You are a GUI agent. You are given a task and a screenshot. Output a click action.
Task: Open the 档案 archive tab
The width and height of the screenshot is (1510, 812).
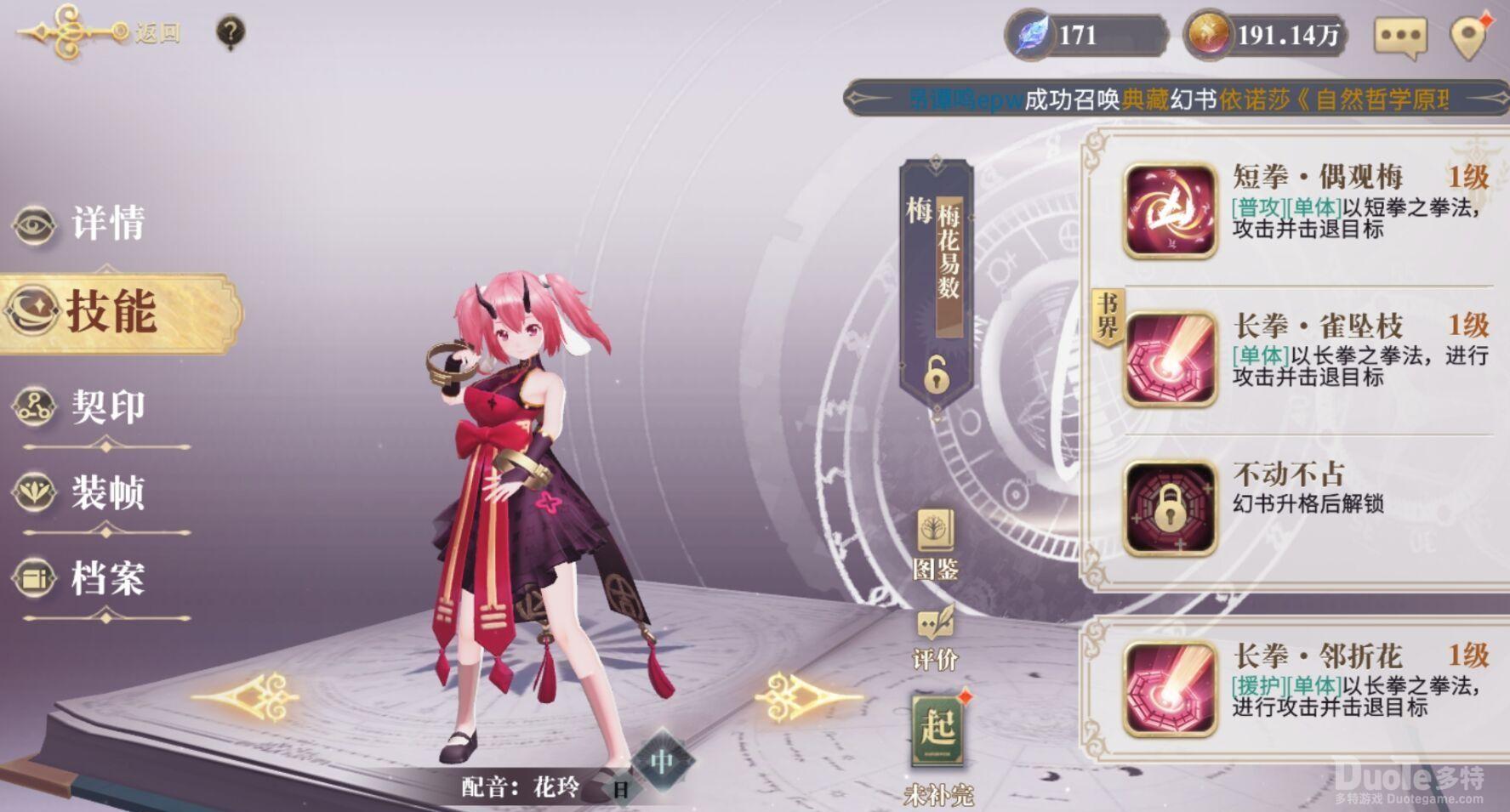[x=81, y=578]
